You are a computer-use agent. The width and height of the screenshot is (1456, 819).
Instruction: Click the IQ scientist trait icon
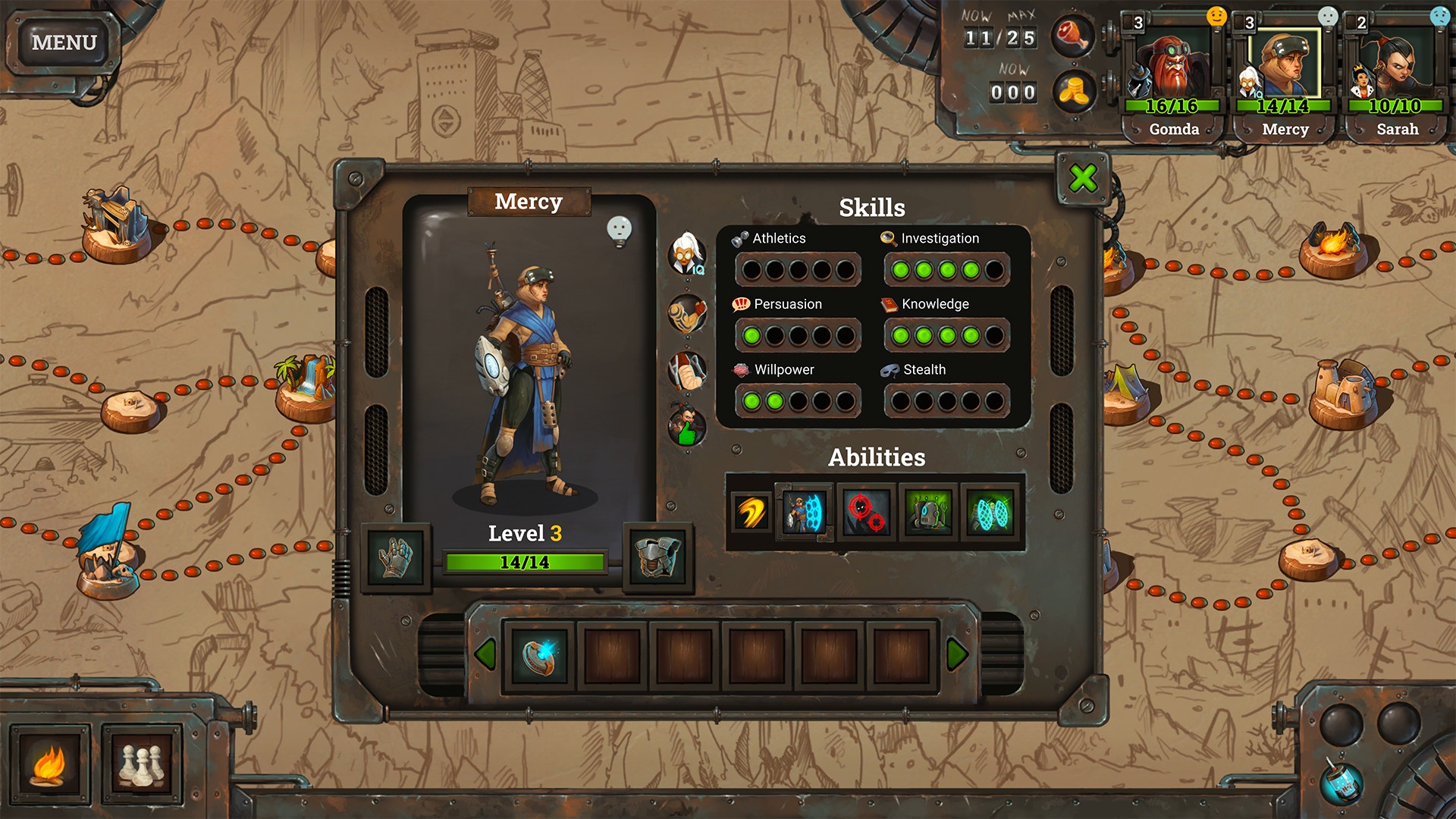[x=687, y=254]
